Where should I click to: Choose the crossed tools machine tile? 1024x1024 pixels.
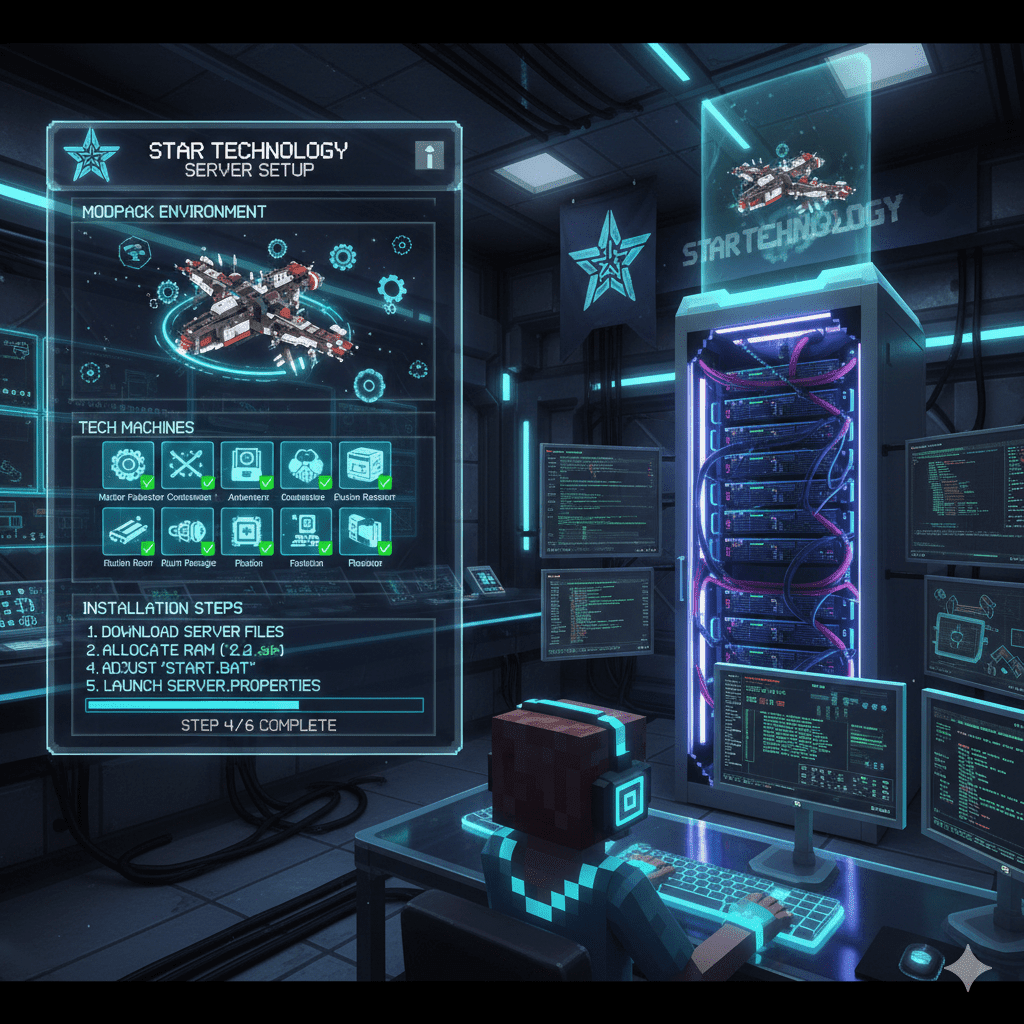click(x=188, y=466)
